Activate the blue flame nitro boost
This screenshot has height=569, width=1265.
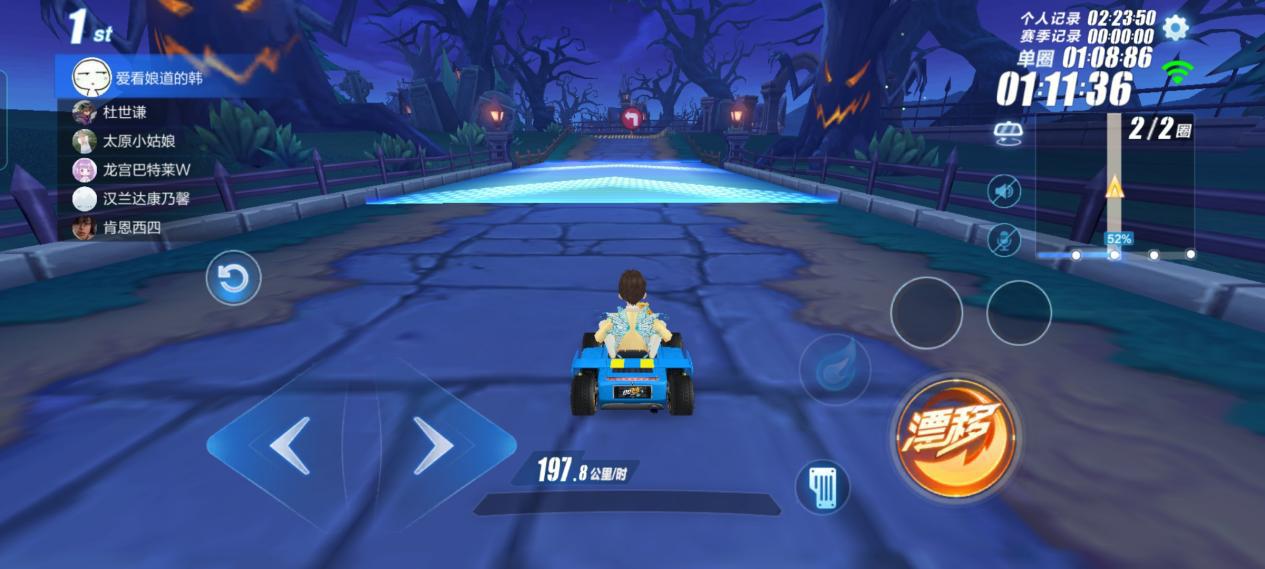pos(834,370)
